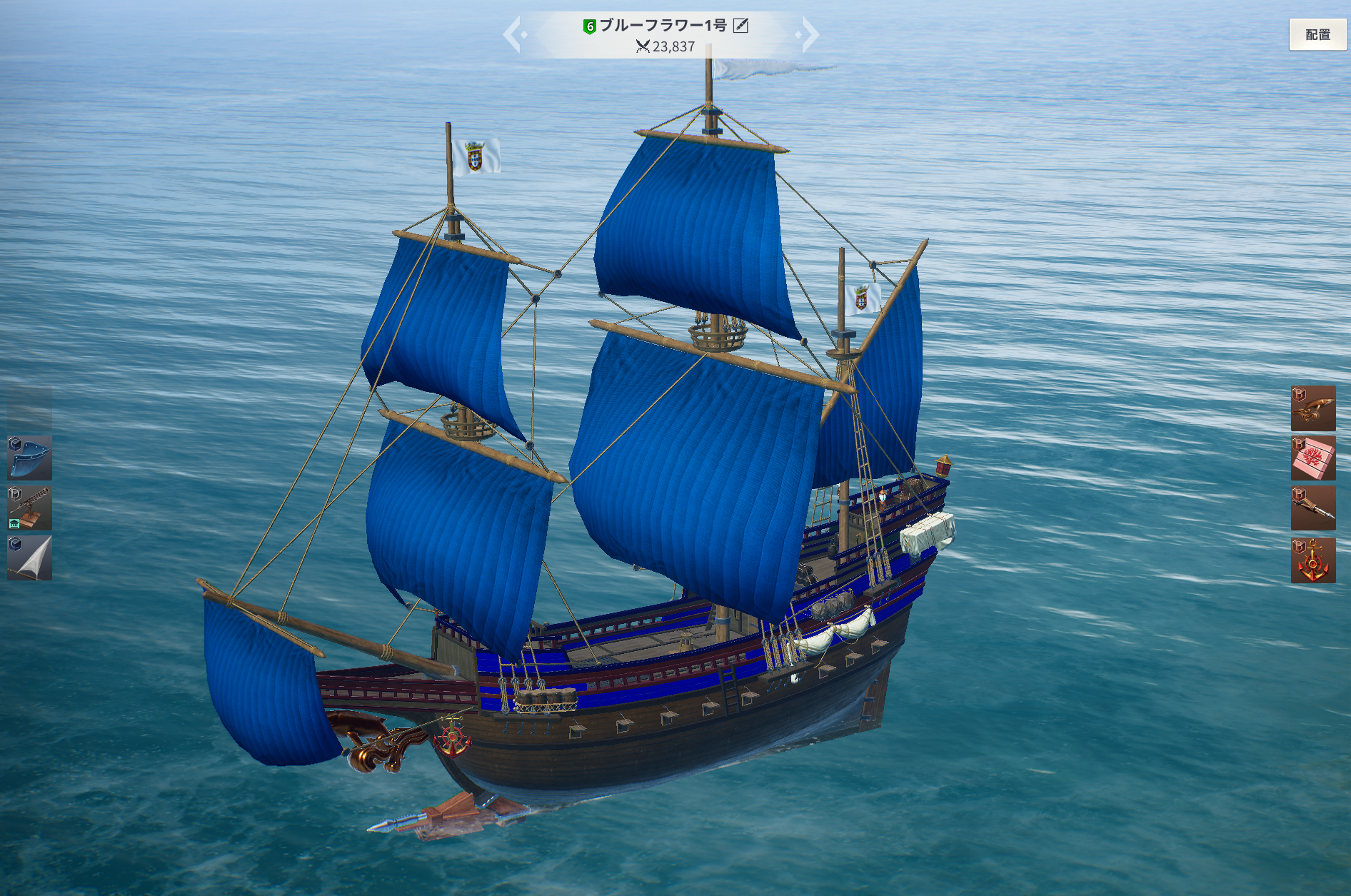The image size is (1351, 896).
Task: Select the B-grade ram spike slot
Action: [1313, 508]
